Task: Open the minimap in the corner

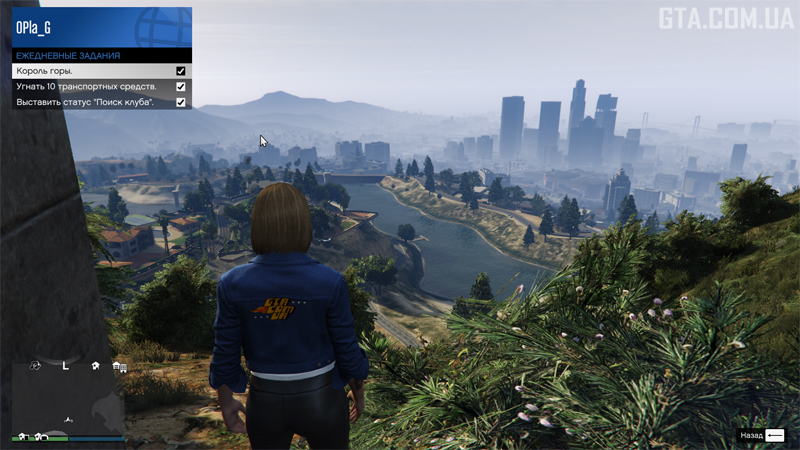Action: (69, 400)
